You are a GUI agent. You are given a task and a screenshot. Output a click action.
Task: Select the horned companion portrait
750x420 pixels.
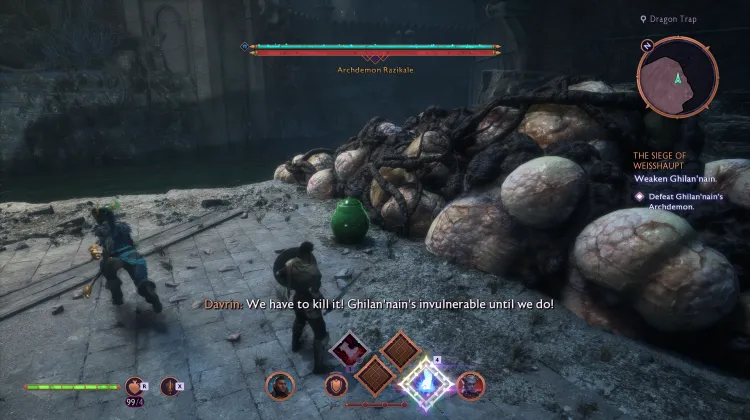[x=469, y=385]
